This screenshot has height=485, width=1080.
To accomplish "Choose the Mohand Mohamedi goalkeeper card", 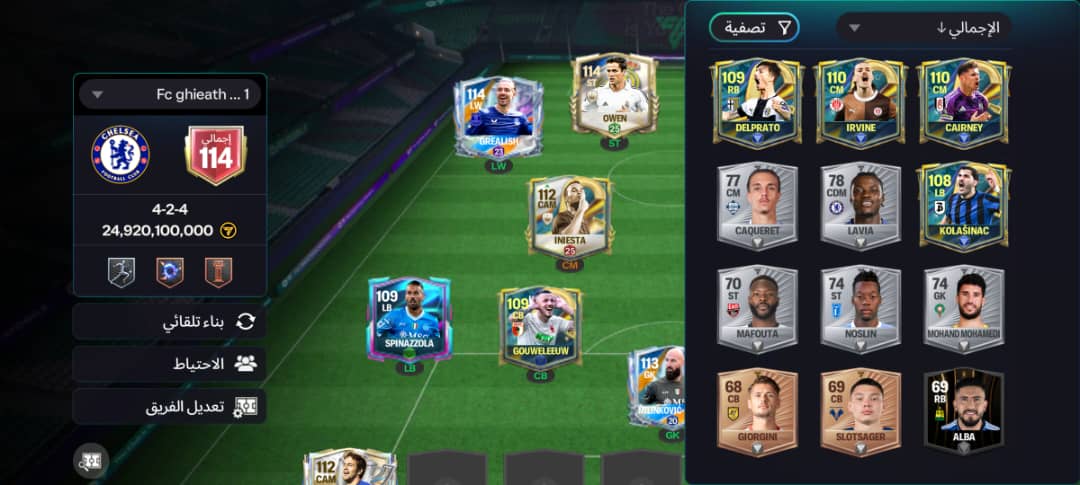I will click(964, 309).
